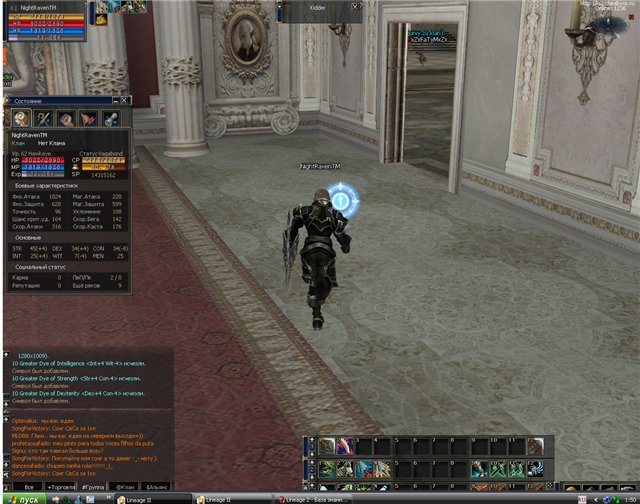The image size is (640, 504).
Task: Select the fist icon tab
Action: 66,118
